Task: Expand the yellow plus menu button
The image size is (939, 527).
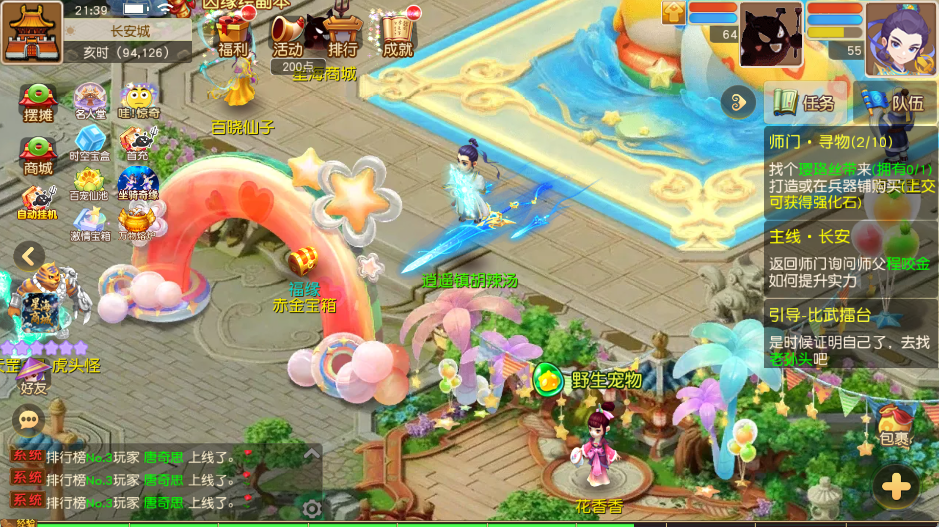Action: [x=896, y=487]
